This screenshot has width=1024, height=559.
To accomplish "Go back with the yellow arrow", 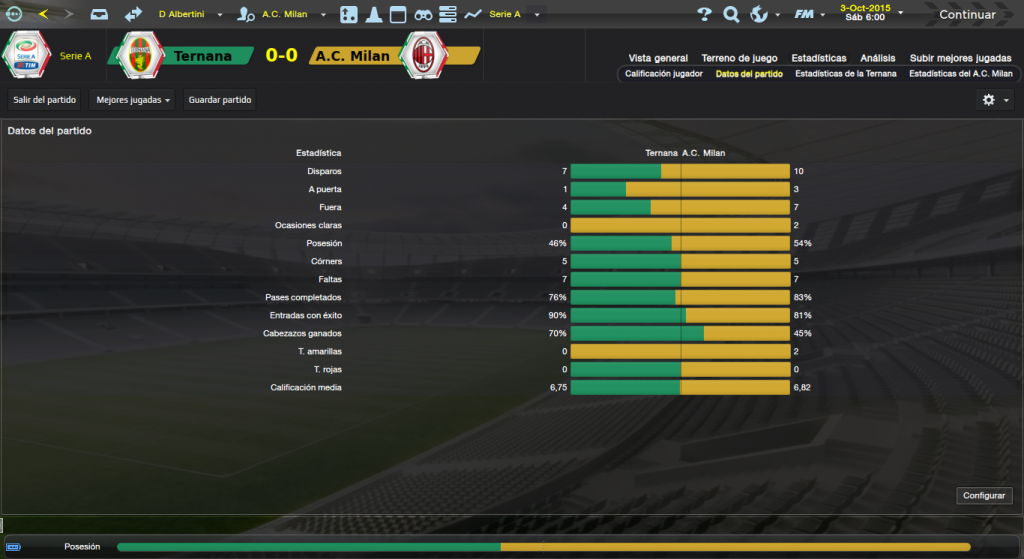I will coord(43,14).
